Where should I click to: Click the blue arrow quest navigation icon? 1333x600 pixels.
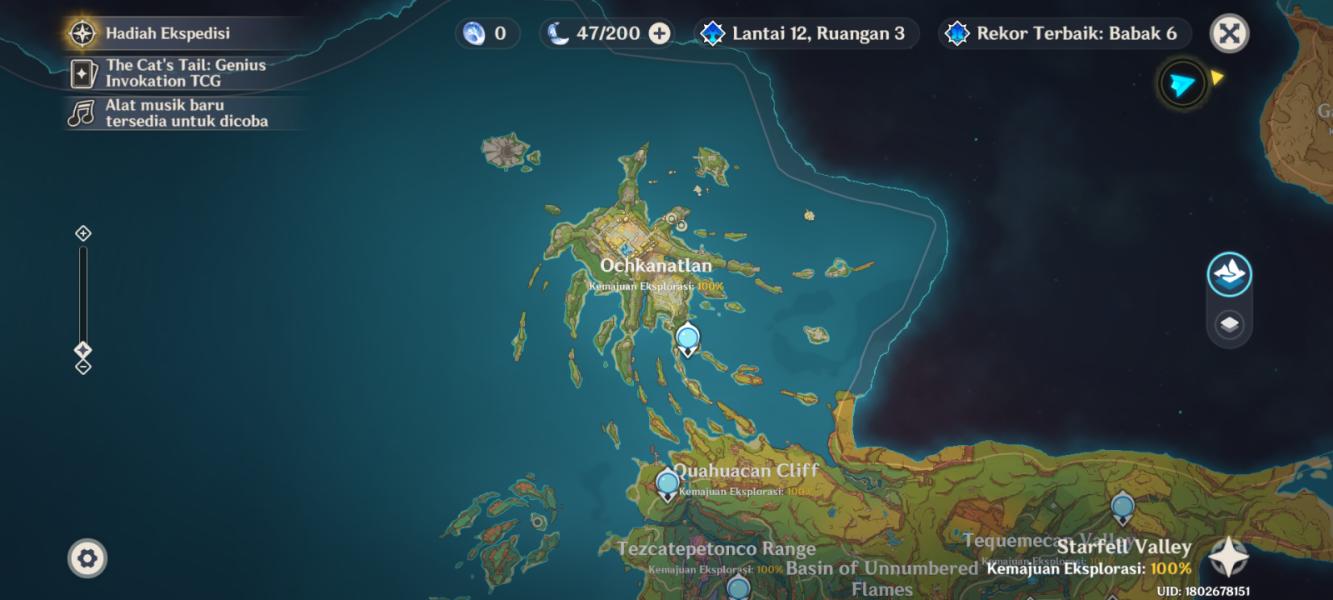click(x=1182, y=85)
